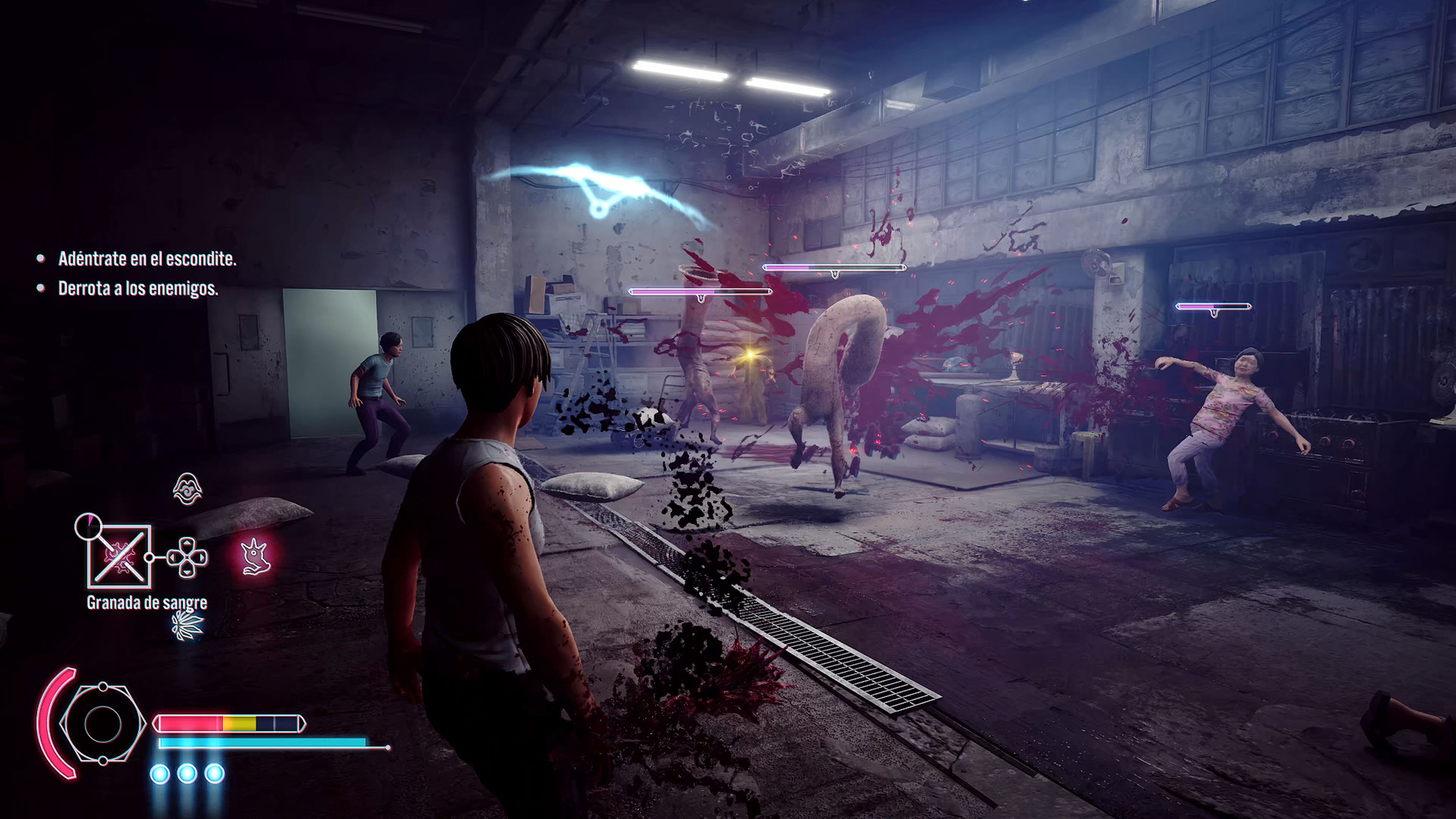The height and width of the screenshot is (819, 1456).
Task: Pick the blue leaf fan ability icon
Action: point(187,624)
